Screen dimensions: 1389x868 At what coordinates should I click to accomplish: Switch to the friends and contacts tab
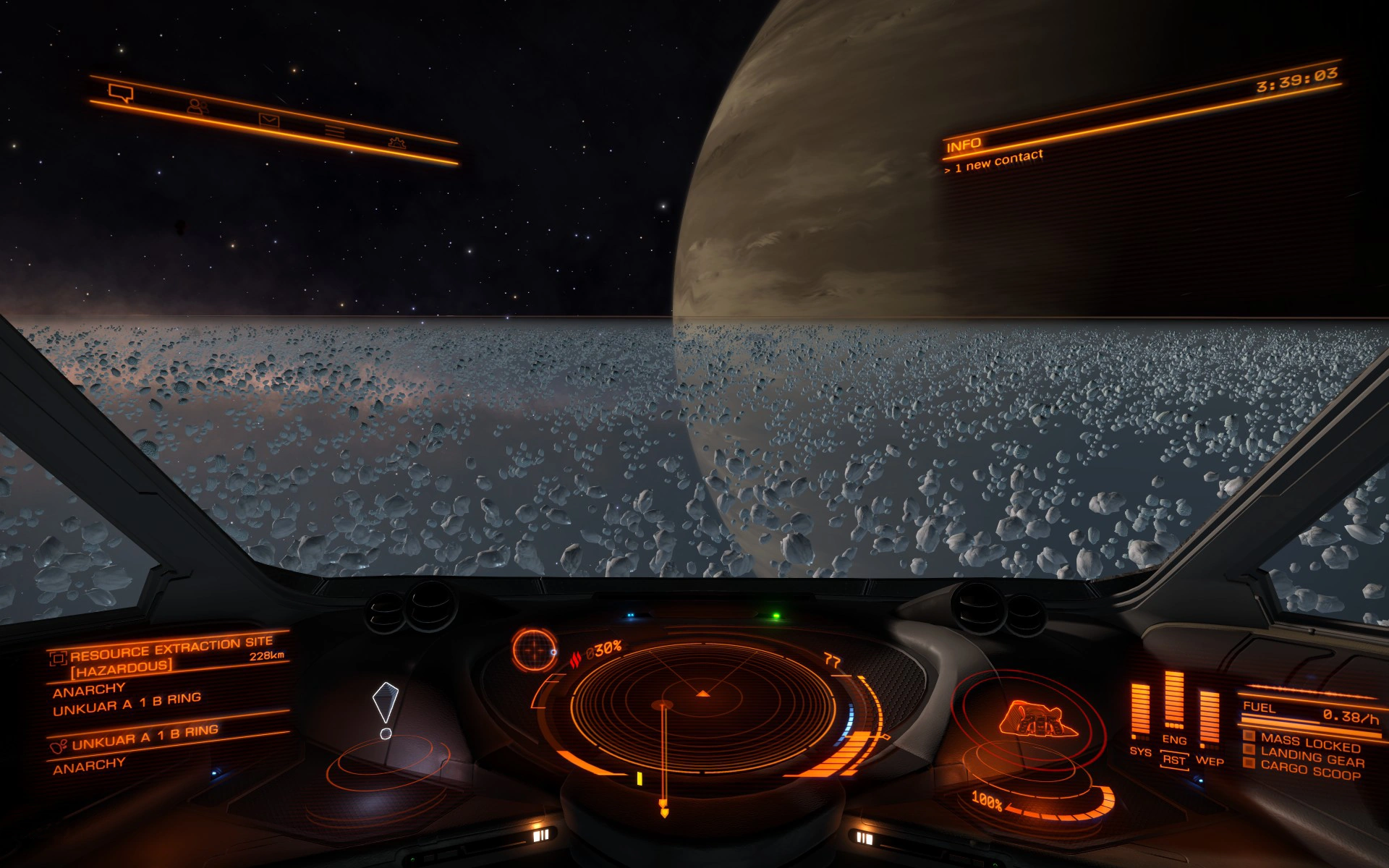[197, 106]
